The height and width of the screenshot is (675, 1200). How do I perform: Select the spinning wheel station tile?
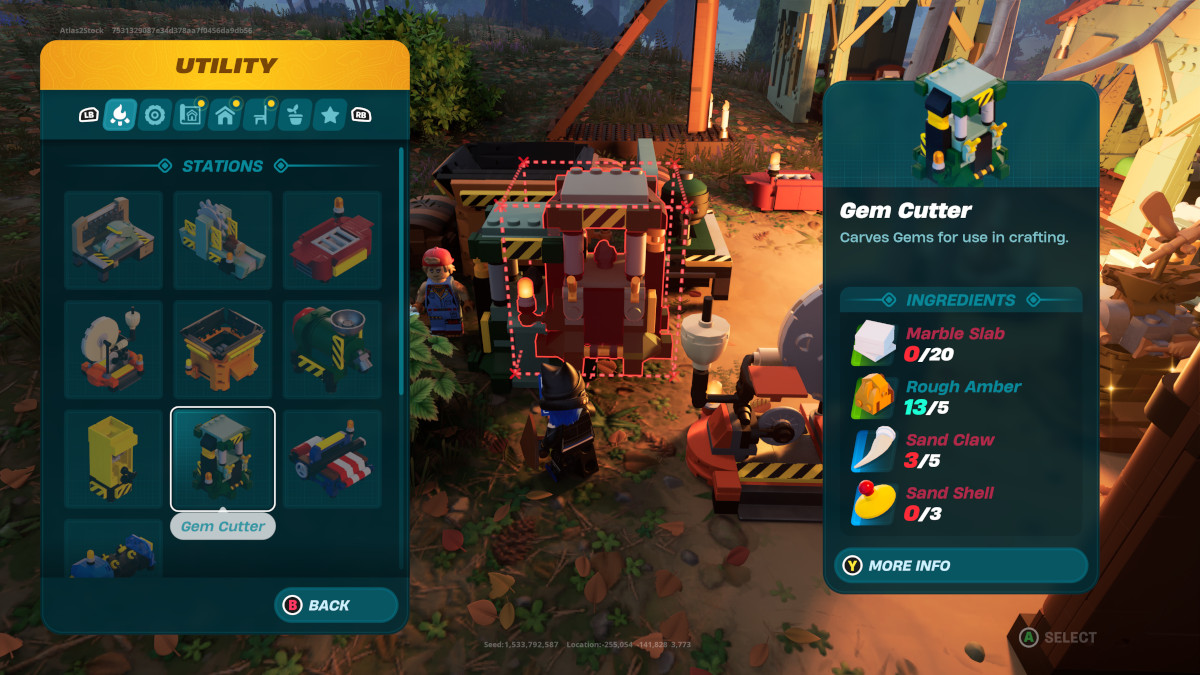(113, 350)
